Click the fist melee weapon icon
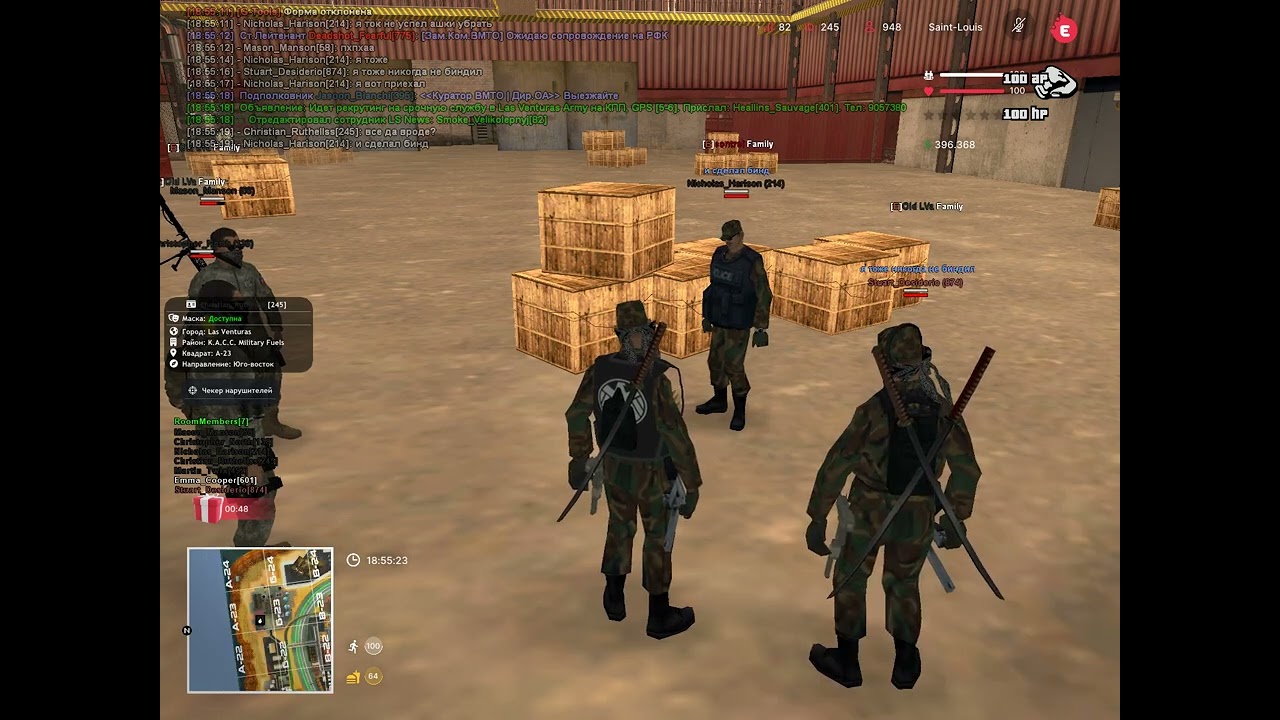The image size is (1280, 720). (x=1055, y=83)
